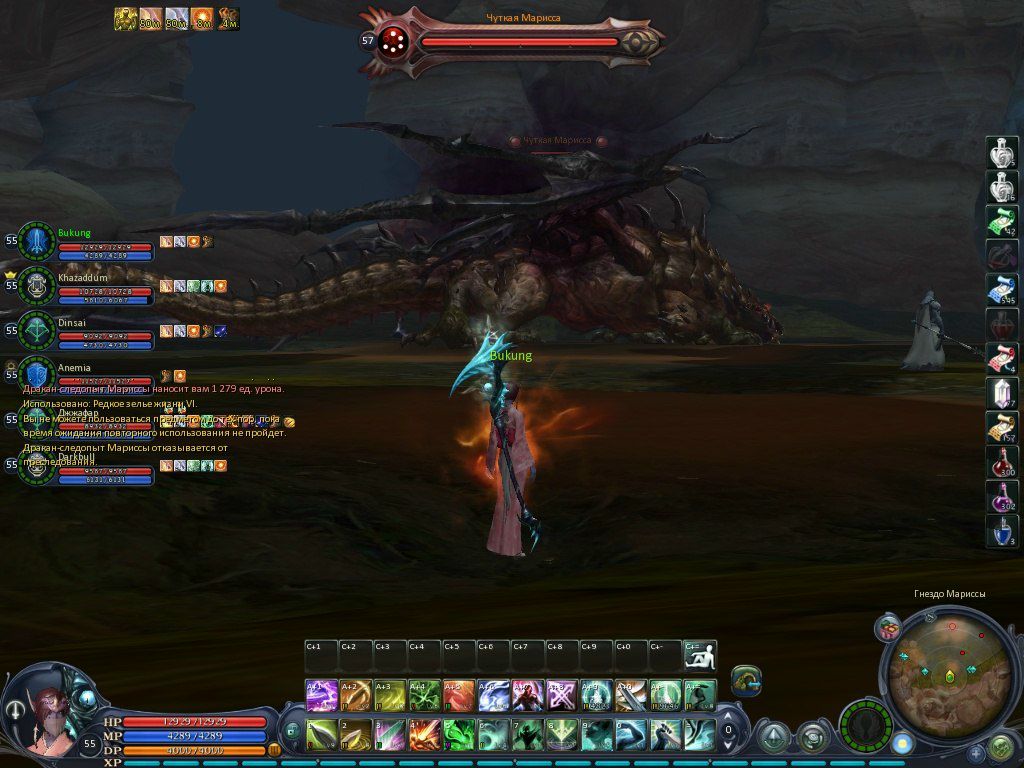Drink the blue mana potion
The image size is (1024, 768).
1001,531
